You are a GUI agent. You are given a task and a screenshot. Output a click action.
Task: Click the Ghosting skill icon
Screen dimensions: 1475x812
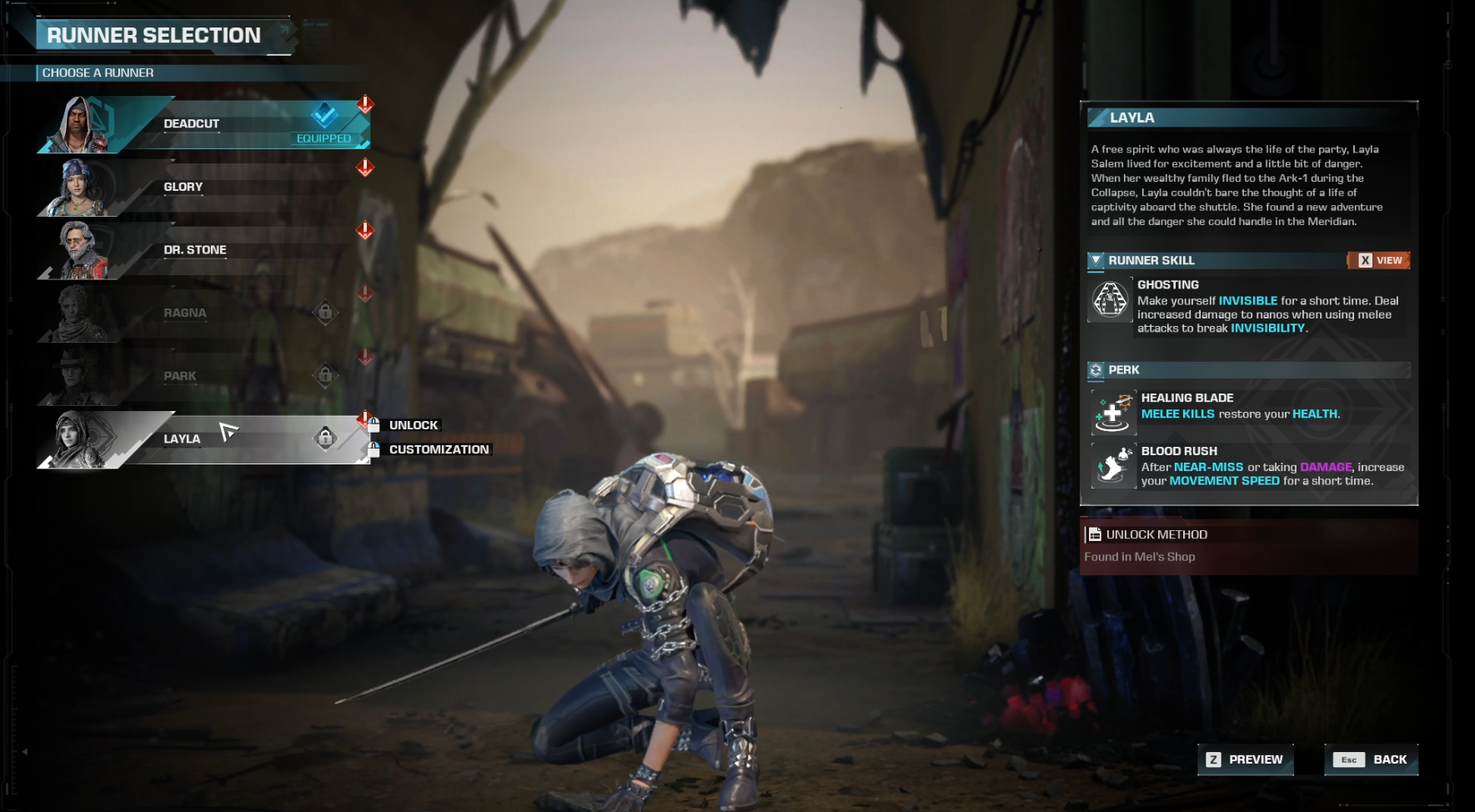tap(1111, 299)
